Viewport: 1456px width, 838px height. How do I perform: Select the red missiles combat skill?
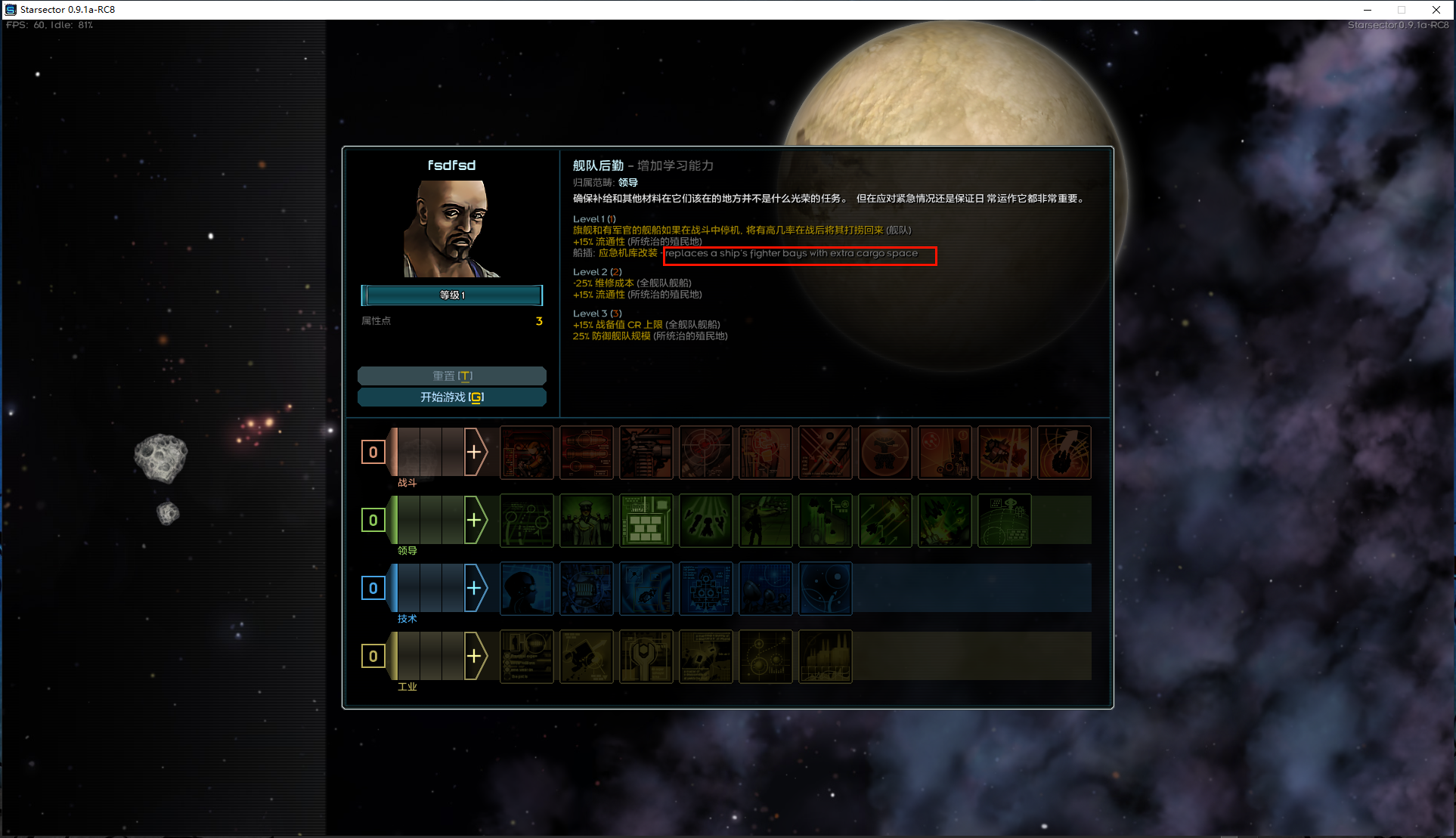tap(586, 453)
